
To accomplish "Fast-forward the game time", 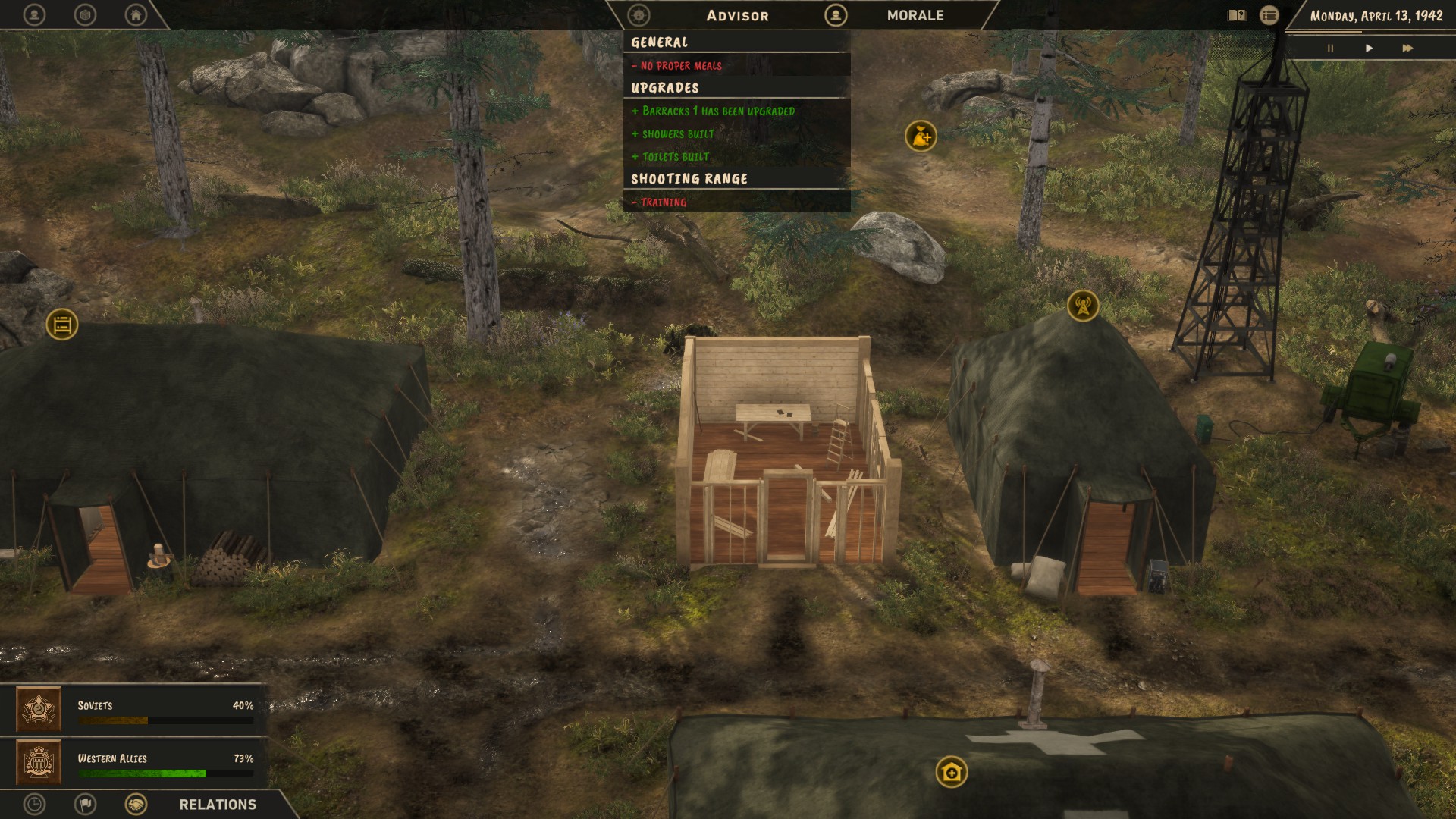I will 1407,48.
